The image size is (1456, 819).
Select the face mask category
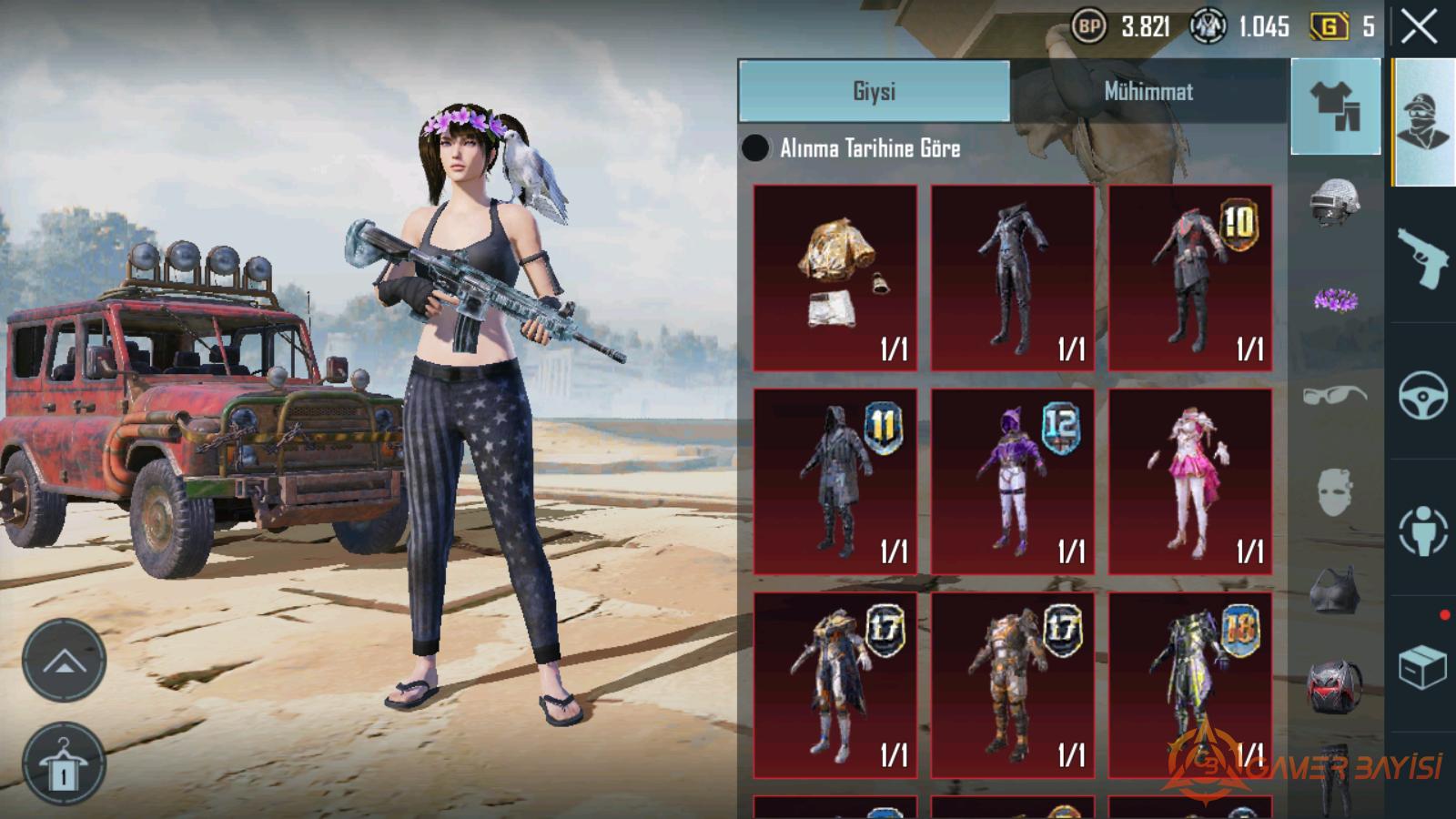pyautogui.click(x=1335, y=492)
